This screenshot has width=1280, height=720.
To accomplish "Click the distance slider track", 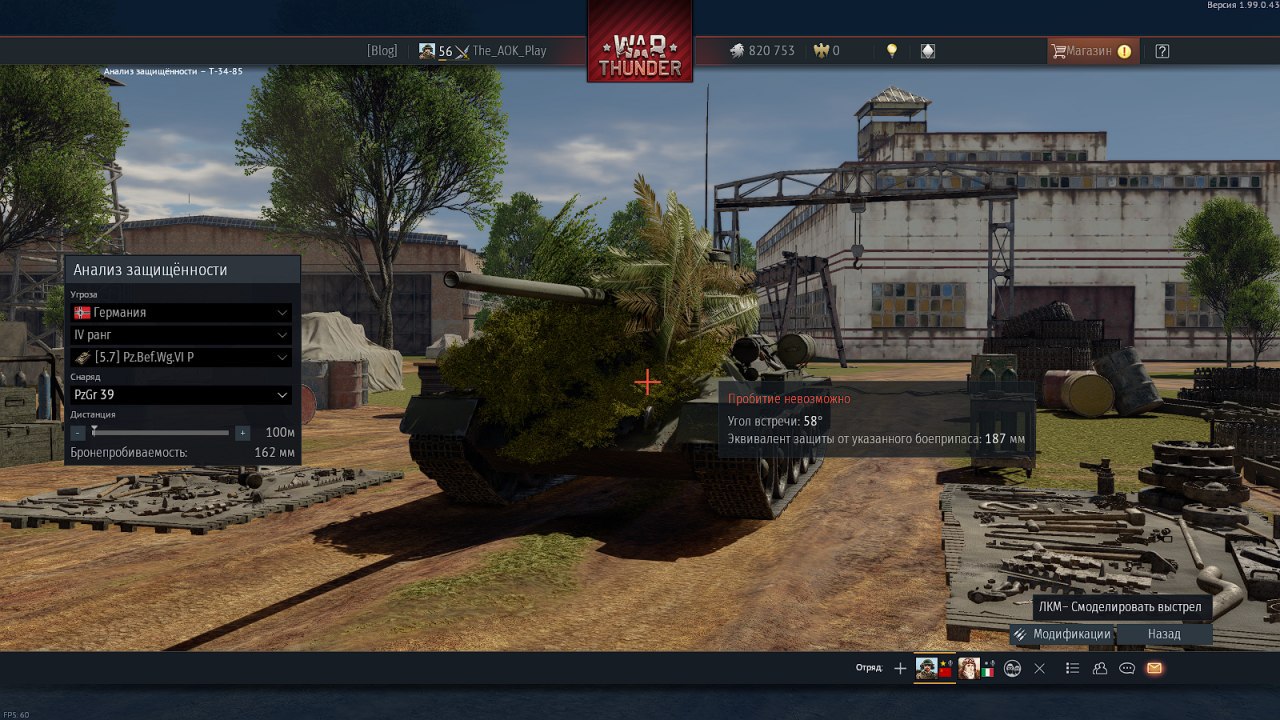I will [x=160, y=433].
